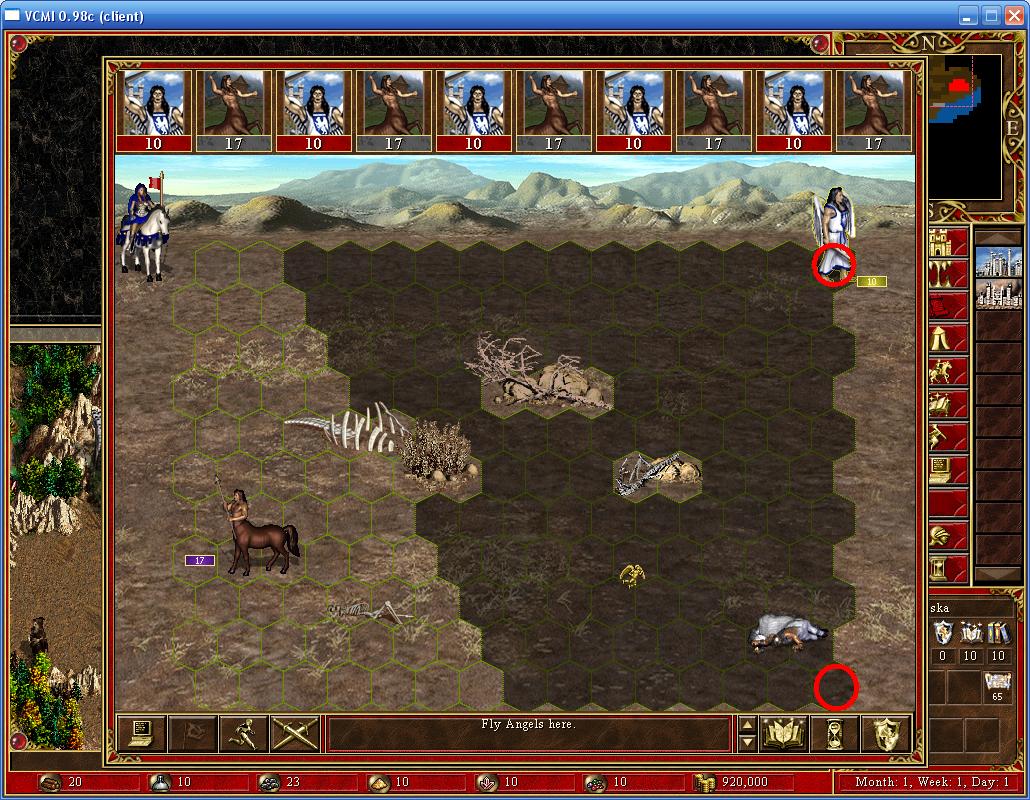Click the mounted hero with red flag
This screenshot has width=1030, height=800.
click(x=143, y=228)
